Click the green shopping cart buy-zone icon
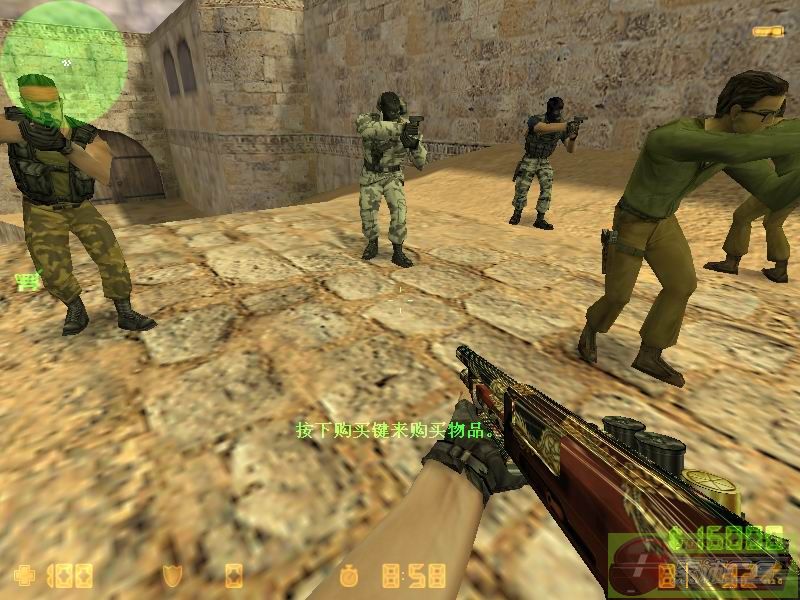This screenshot has width=800, height=600. (26, 283)
